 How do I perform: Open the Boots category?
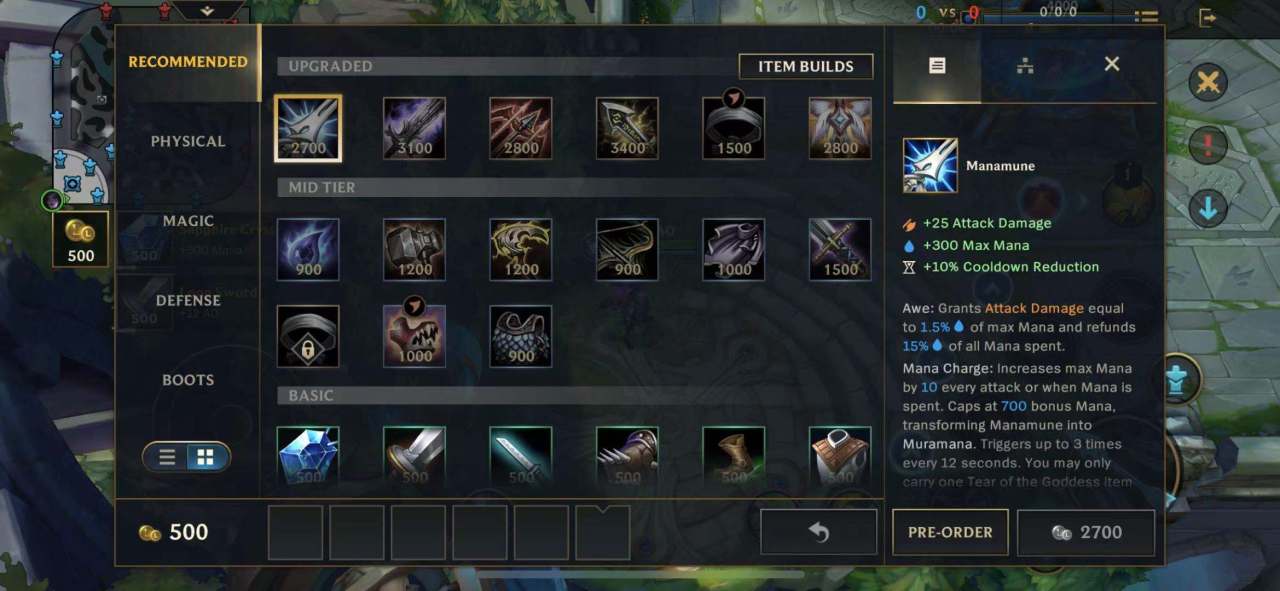coord(188,380)
